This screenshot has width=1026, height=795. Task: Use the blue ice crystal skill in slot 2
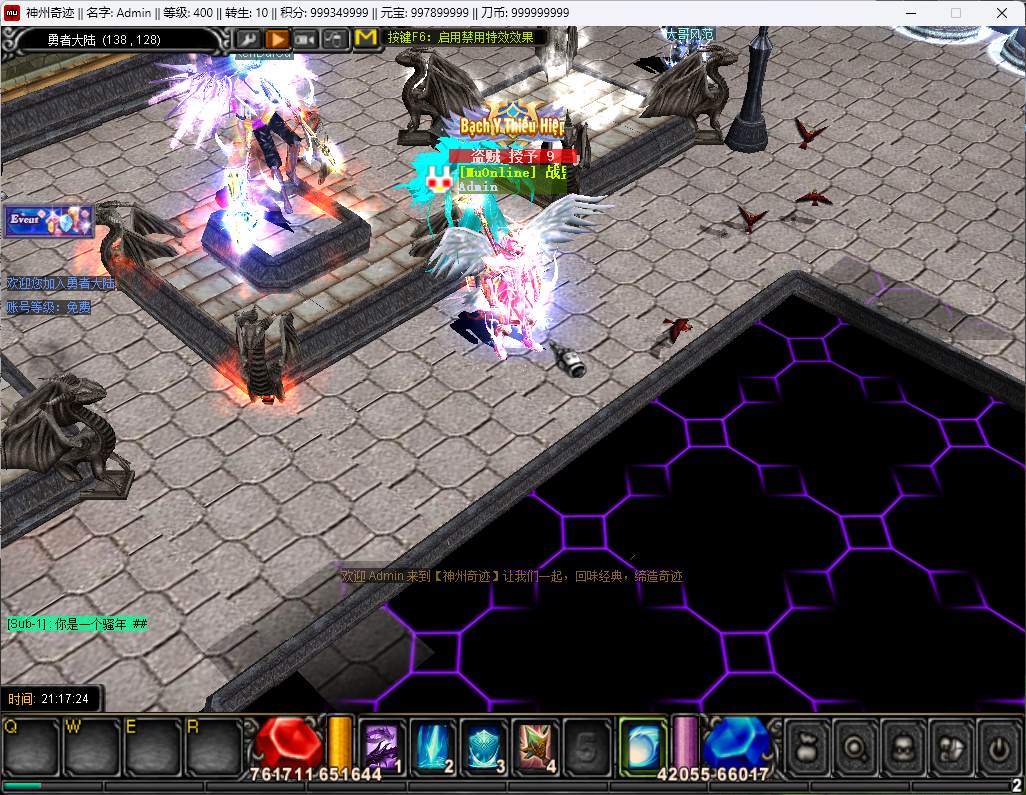point(433,746)
